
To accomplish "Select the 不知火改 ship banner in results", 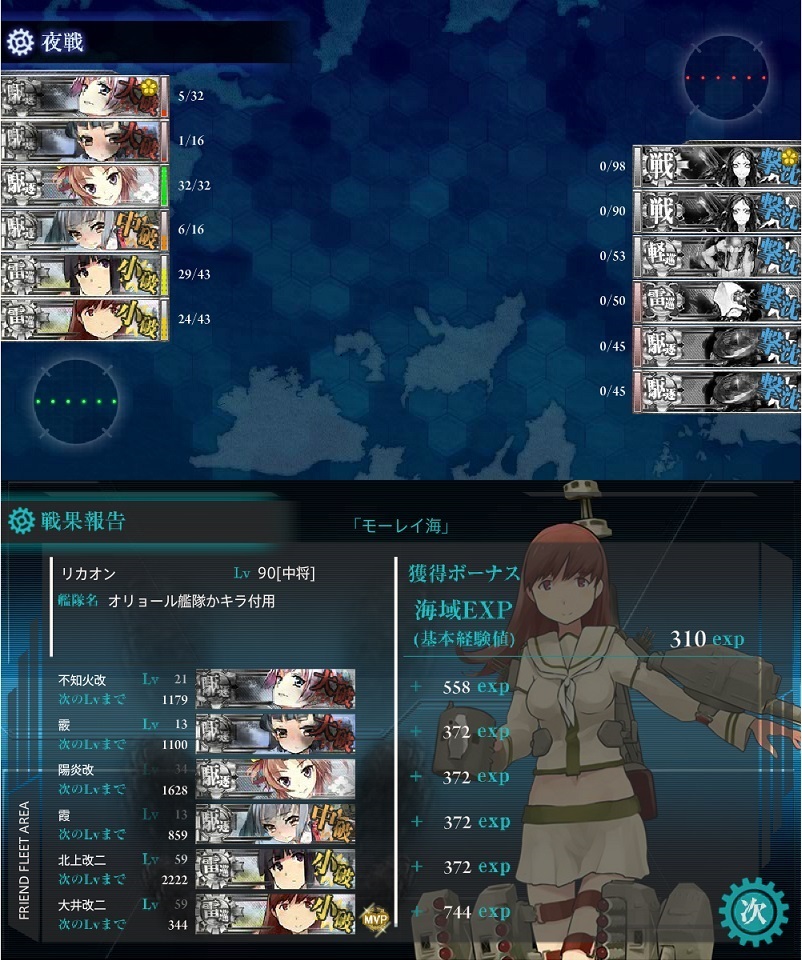I will point(275,689).
